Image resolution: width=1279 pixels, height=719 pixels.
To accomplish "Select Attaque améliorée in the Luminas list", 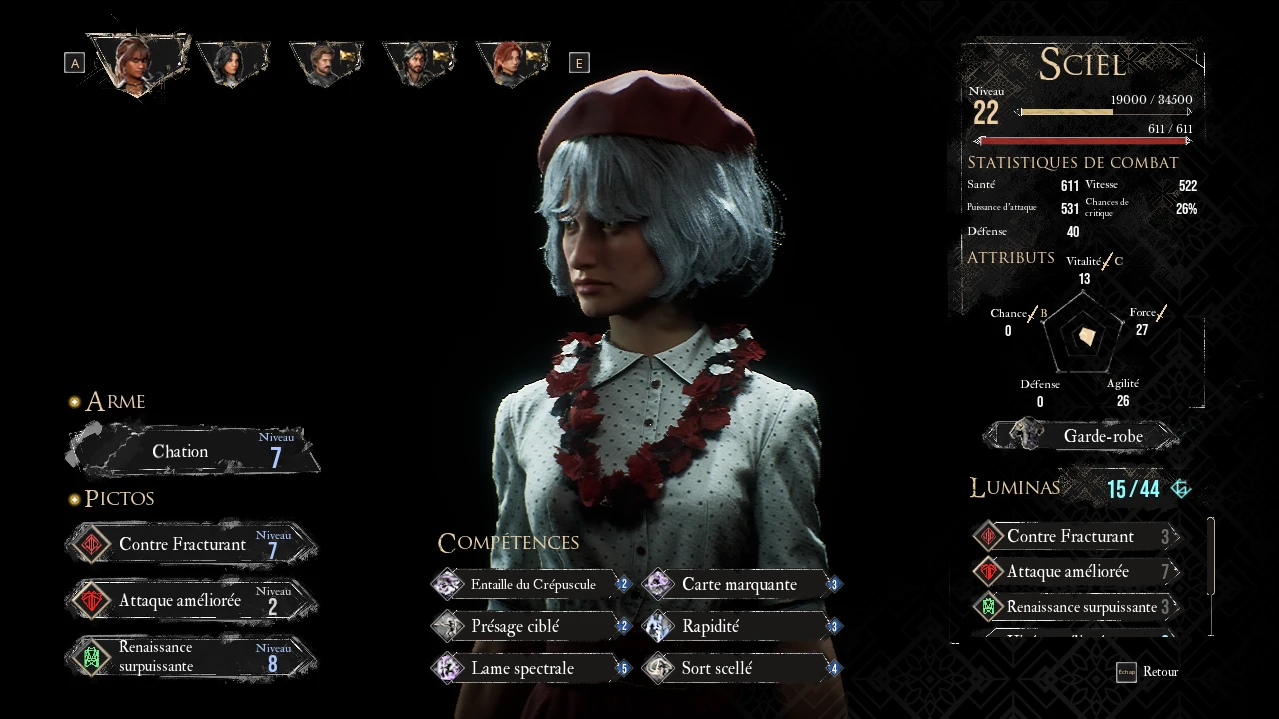I will pyautogui.click(x=1075, y=572).
